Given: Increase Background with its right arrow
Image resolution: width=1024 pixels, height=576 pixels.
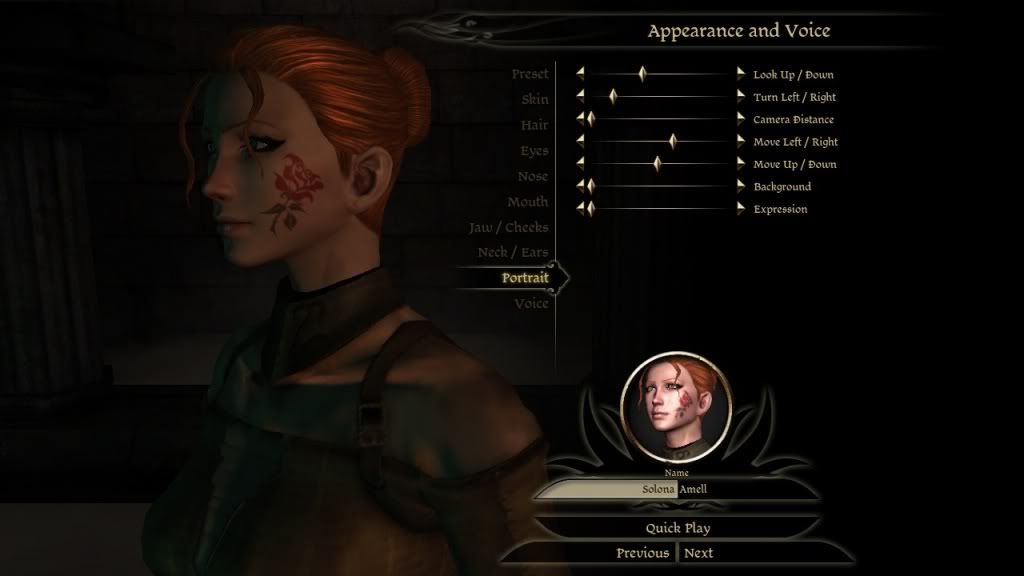Looking at the screenshot, I should [741, 186].
